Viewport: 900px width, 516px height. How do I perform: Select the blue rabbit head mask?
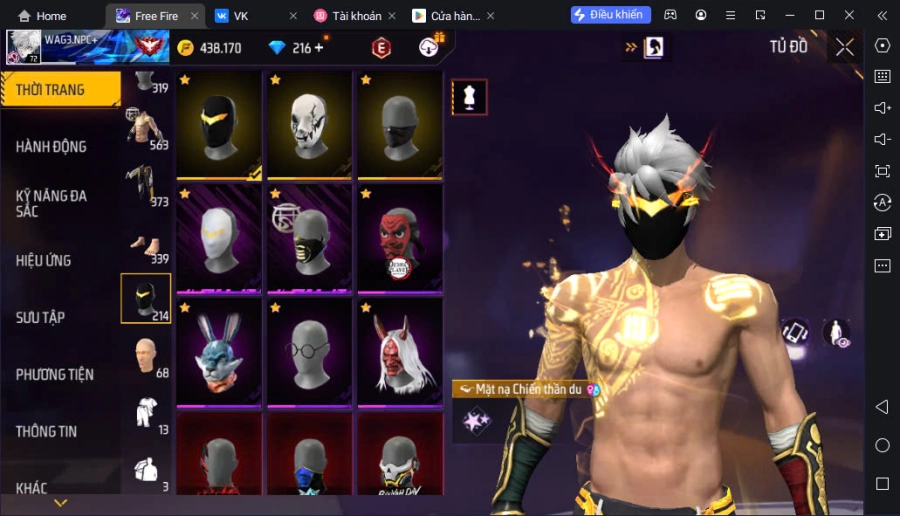click(219, 352)
